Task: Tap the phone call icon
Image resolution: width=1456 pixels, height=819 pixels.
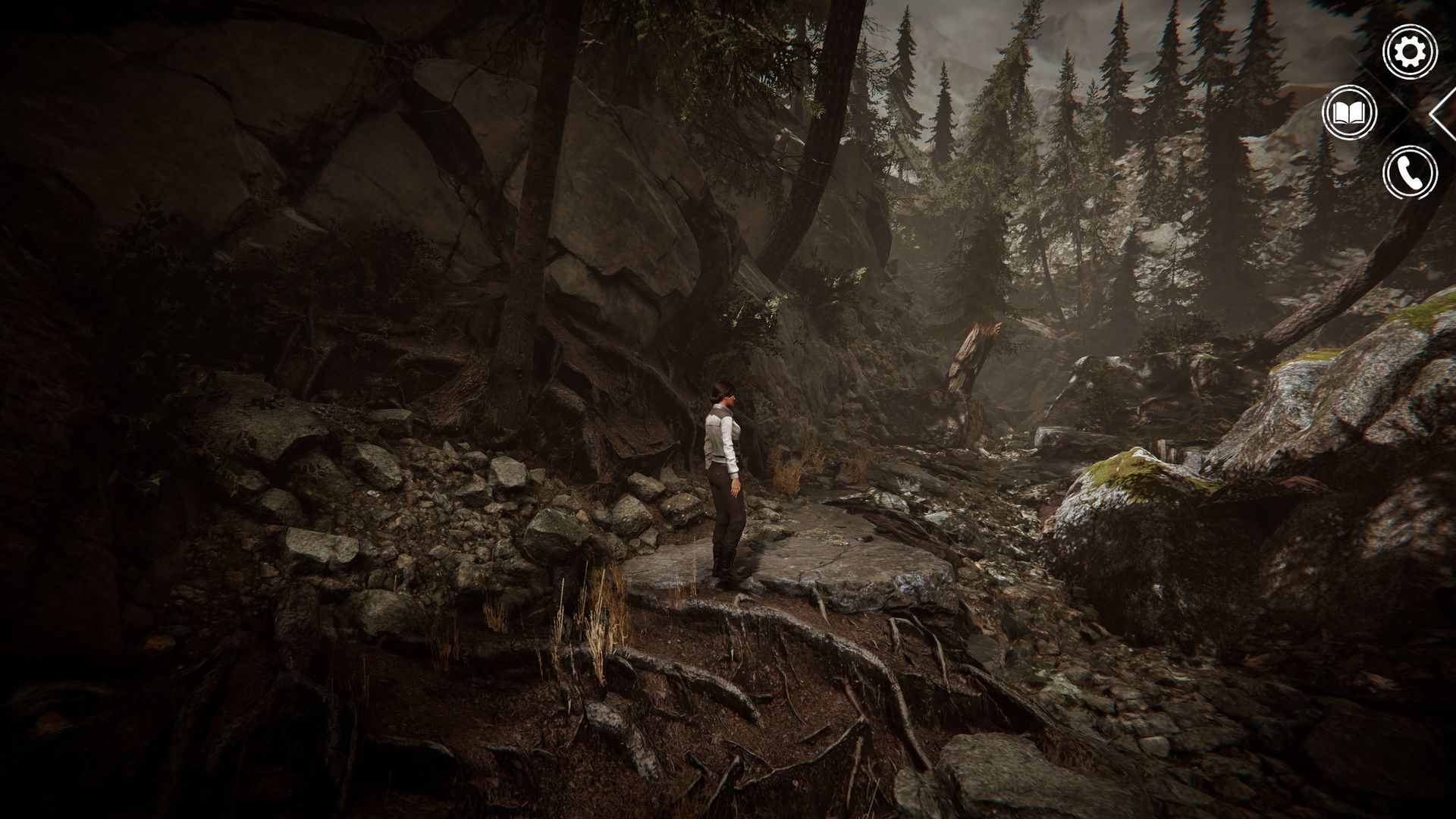Action: click(1410, 173)
